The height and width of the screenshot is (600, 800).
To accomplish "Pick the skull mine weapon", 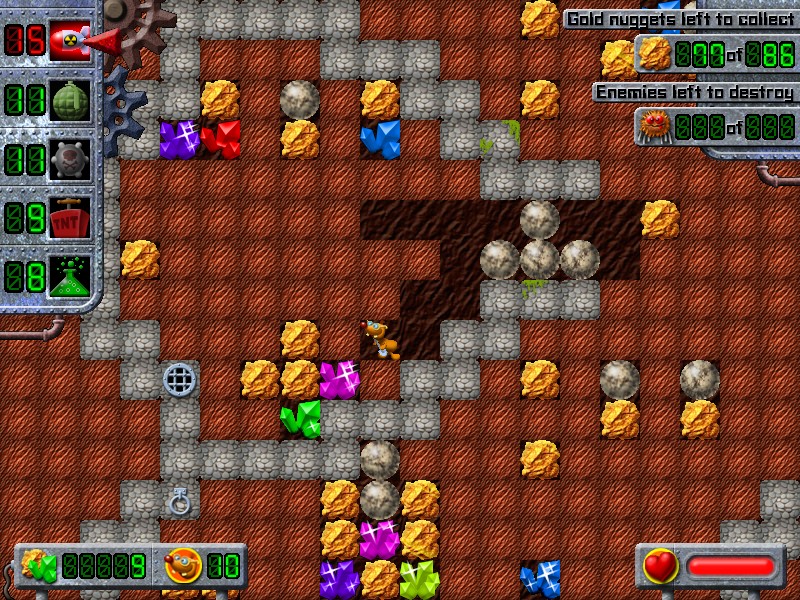I will point(69,158).
